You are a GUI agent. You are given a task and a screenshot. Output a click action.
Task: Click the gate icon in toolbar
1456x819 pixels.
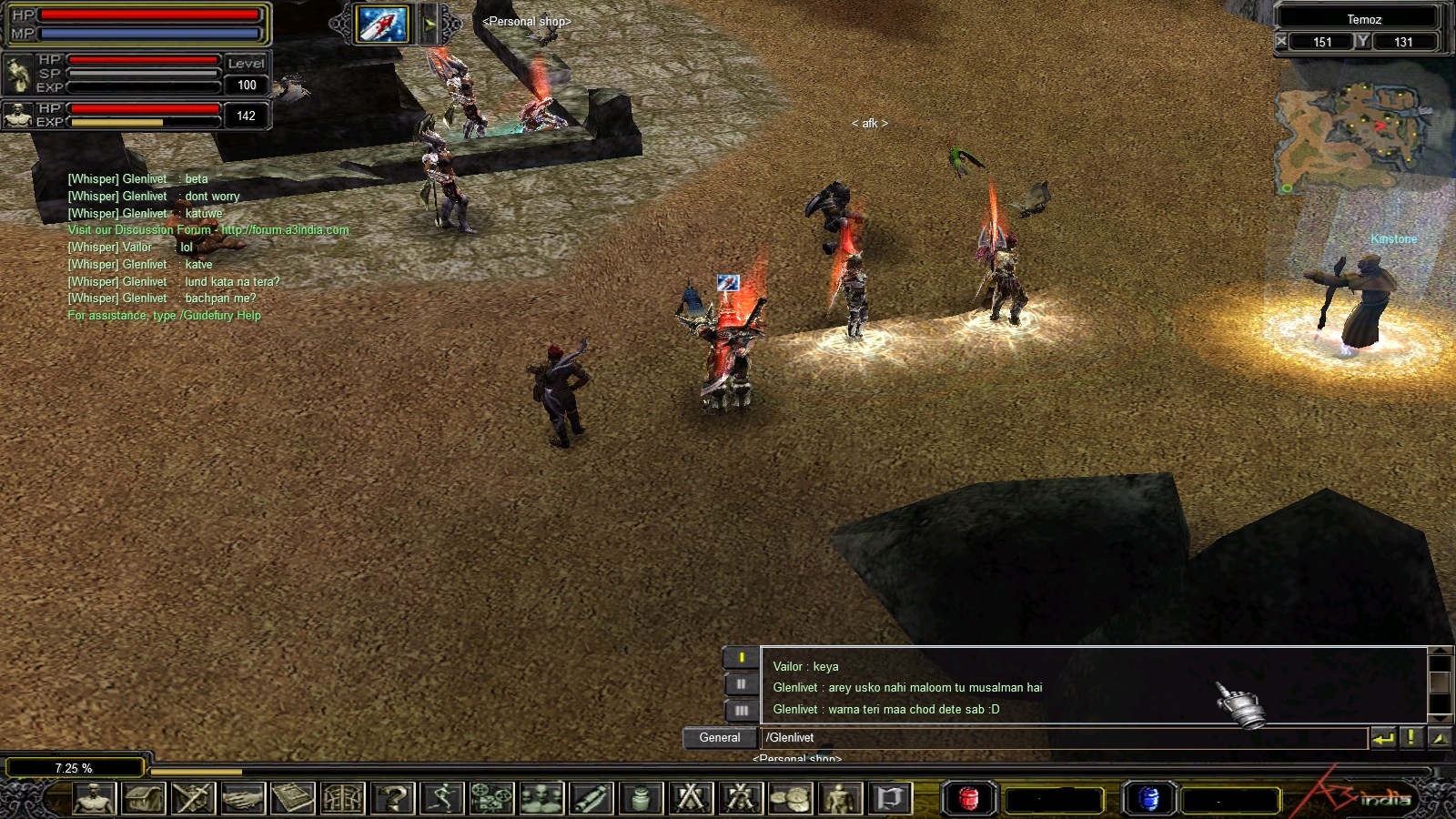[x=343, y=798]
